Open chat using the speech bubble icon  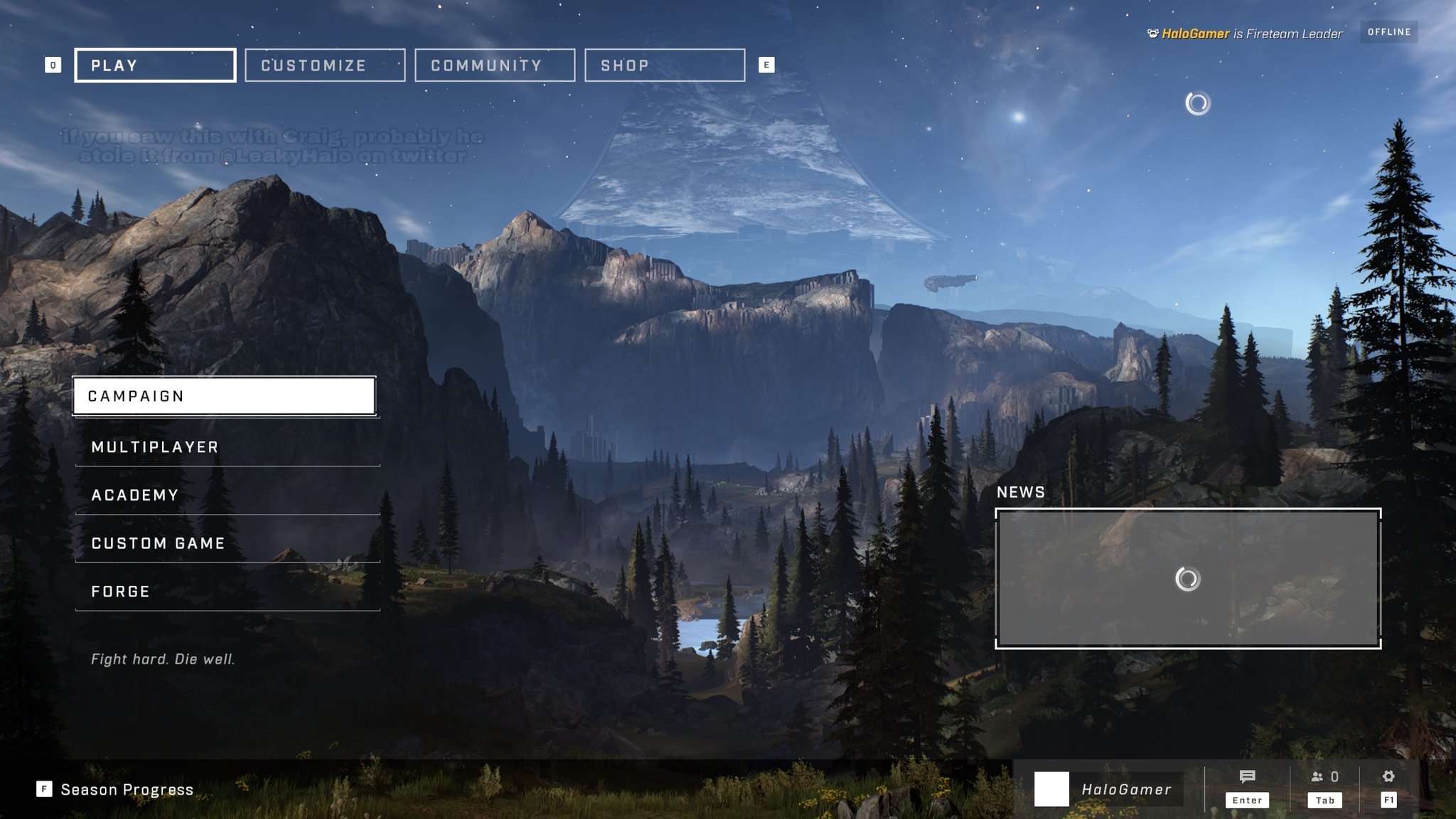click(1248, 776)
